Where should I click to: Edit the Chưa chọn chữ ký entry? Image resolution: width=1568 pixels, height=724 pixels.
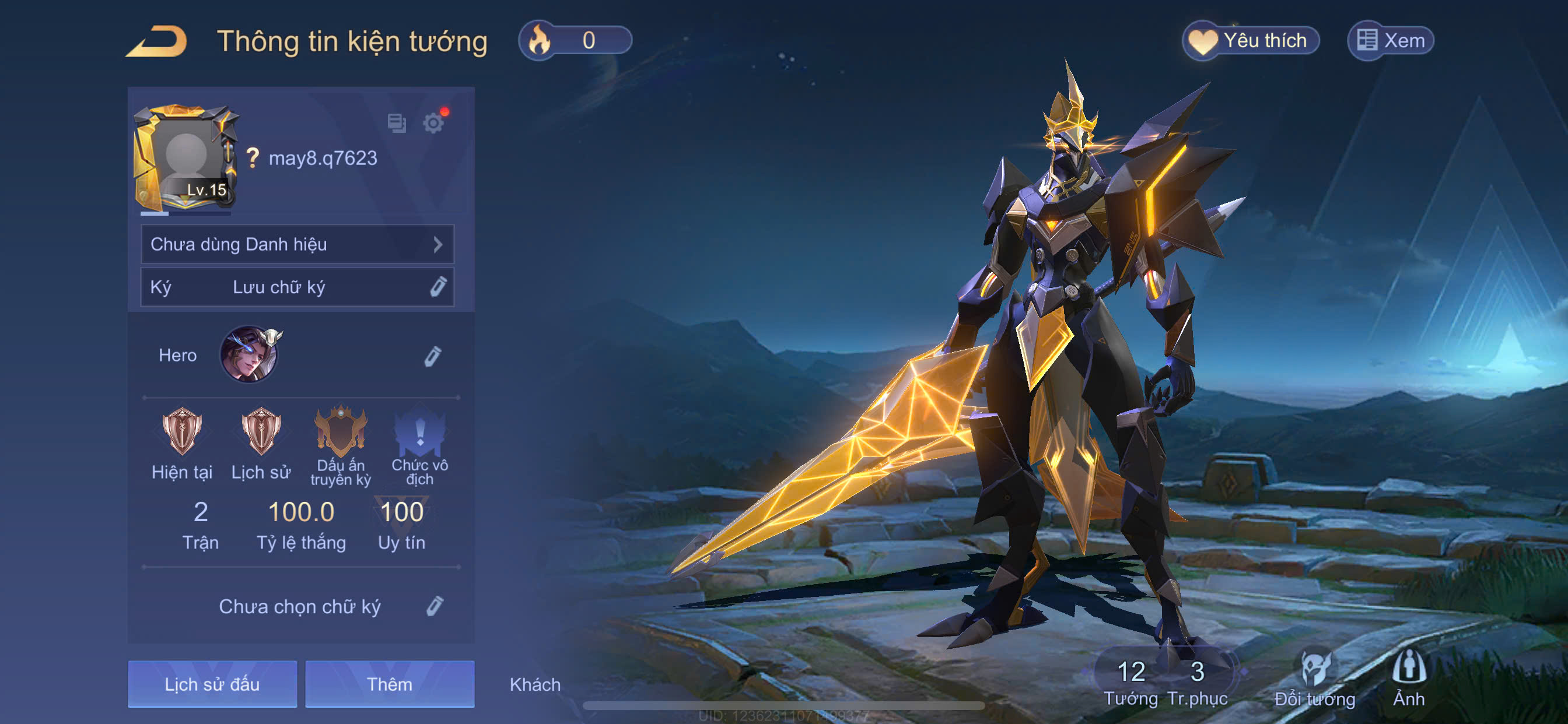(434, 607)
